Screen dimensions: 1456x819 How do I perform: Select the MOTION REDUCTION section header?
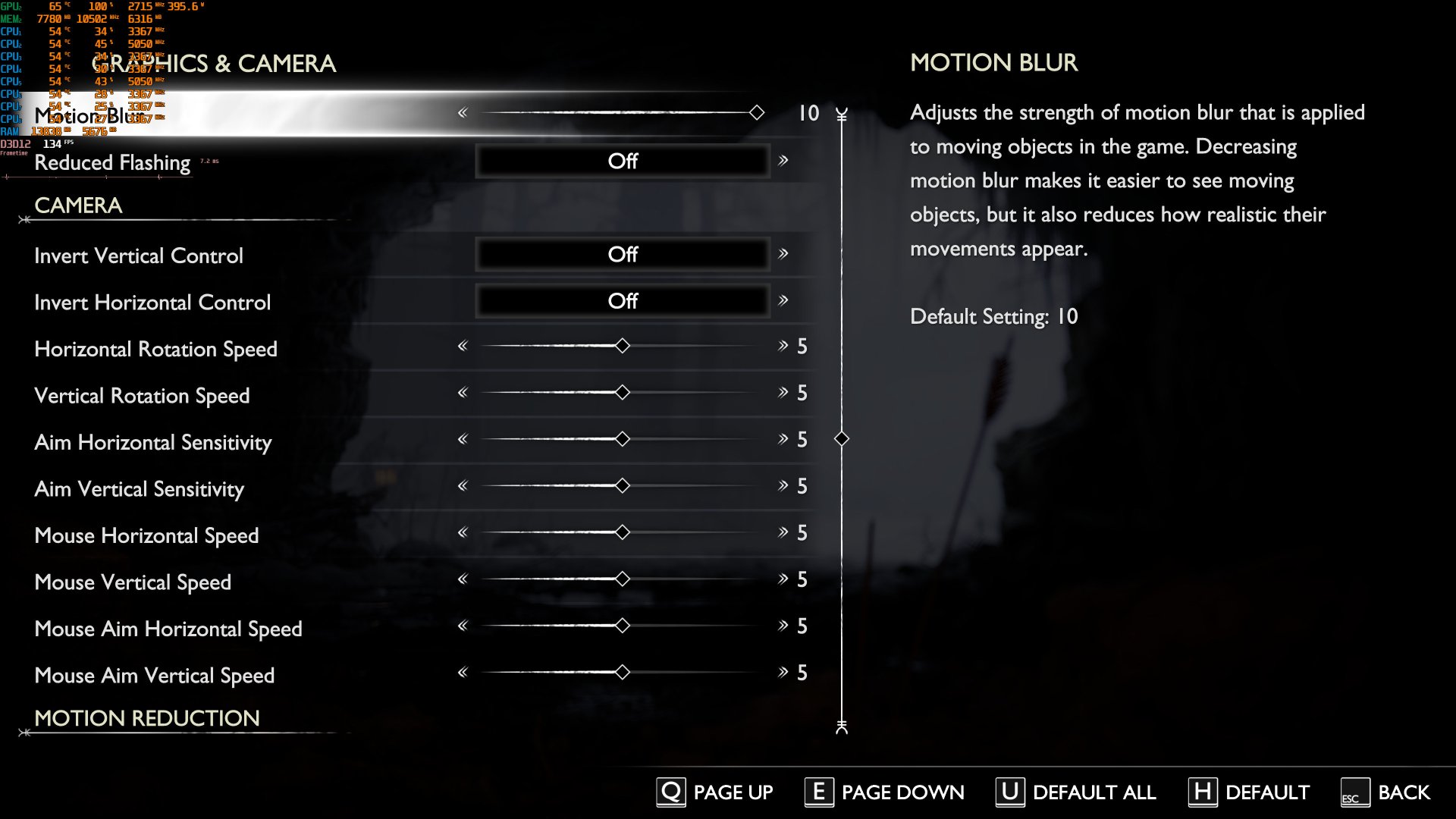coord(146,718)
